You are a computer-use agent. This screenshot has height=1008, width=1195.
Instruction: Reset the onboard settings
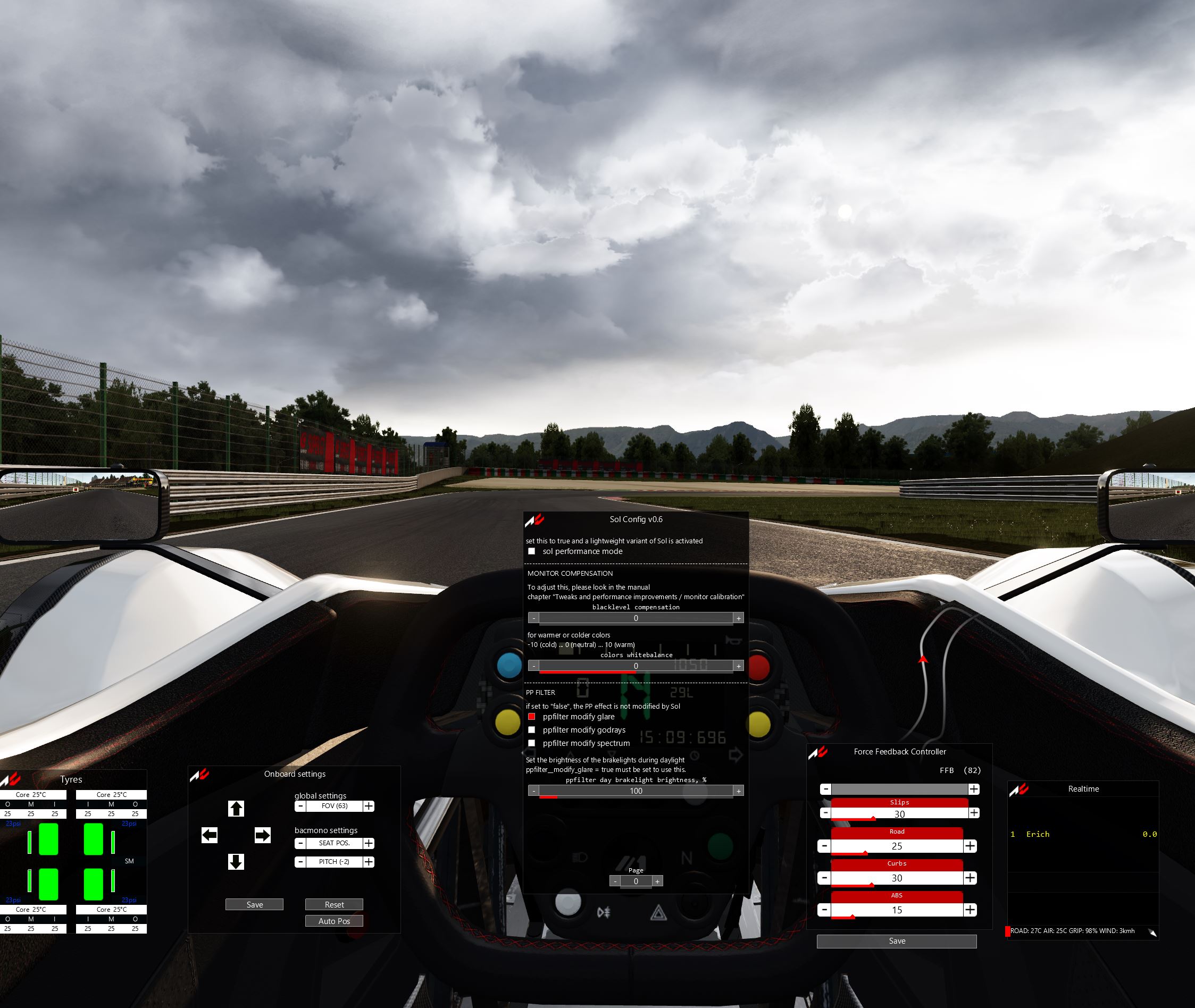(x=334, y=904)
